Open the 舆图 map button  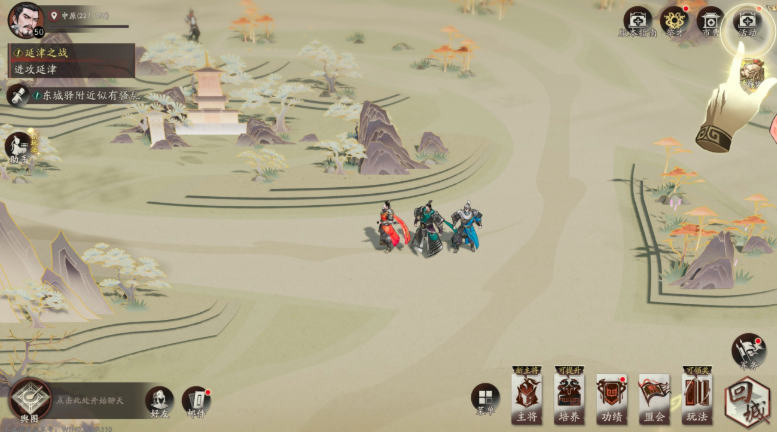click(x=30, y=400)
